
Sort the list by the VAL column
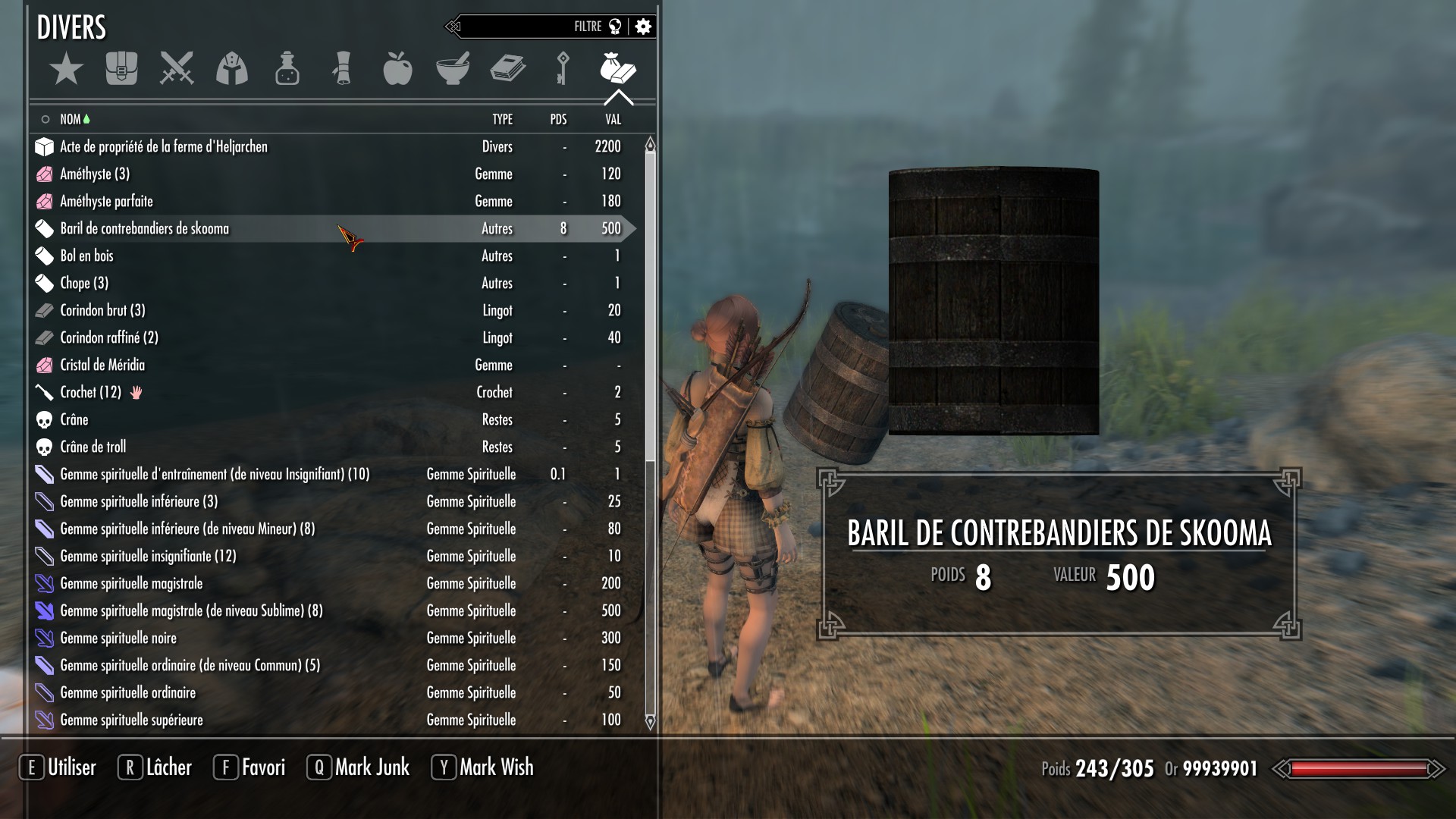(x=613, y=119)
